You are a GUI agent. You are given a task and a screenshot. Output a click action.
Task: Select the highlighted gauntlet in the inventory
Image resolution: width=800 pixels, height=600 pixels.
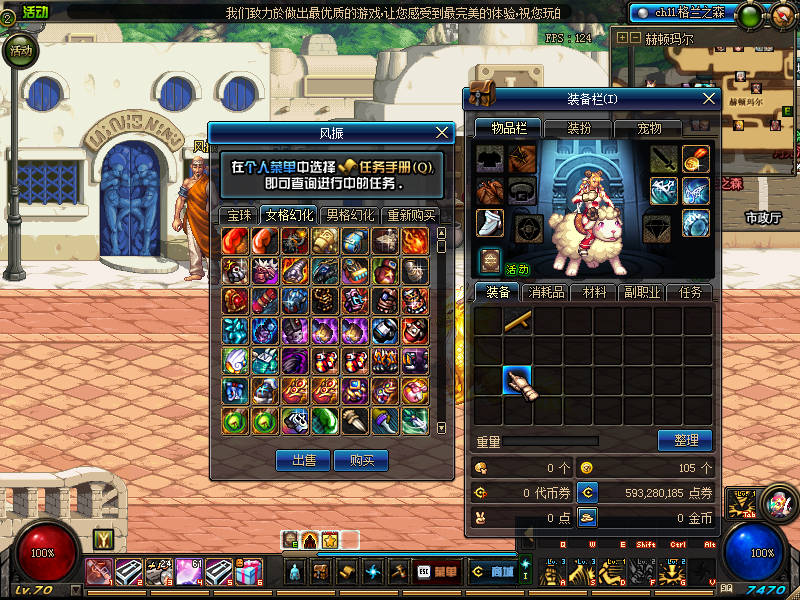click(517, 381)
